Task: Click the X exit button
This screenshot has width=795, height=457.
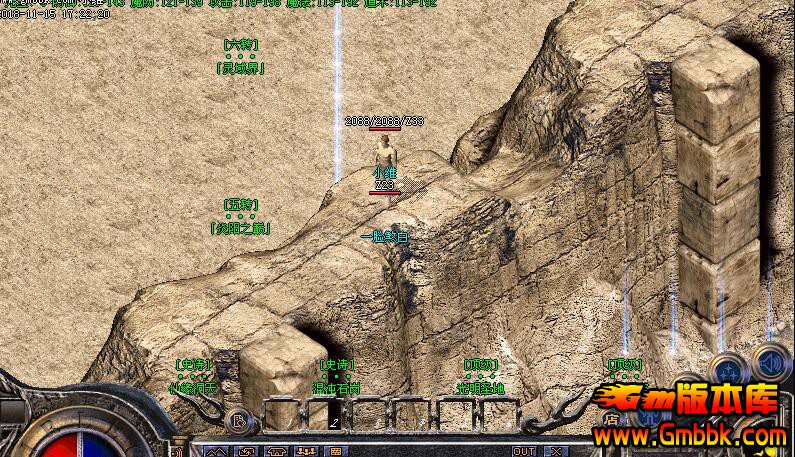Action: pyautogui.click(x=556, y=451)
